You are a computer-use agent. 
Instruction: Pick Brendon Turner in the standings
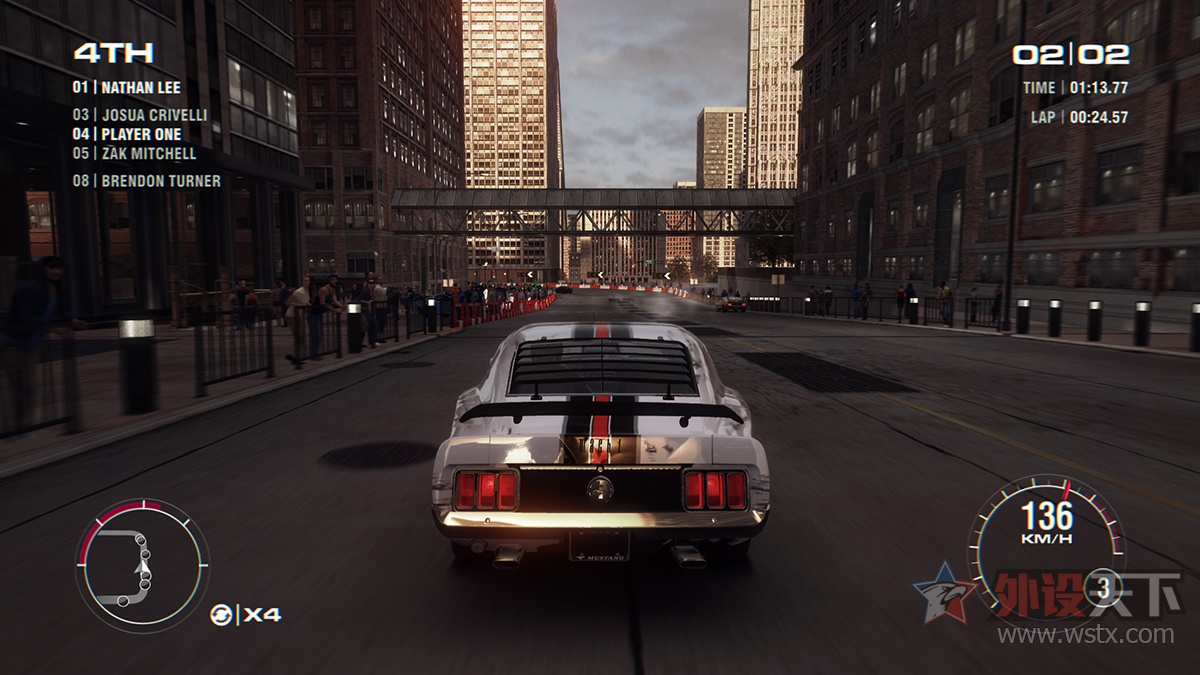coord(146,181)
